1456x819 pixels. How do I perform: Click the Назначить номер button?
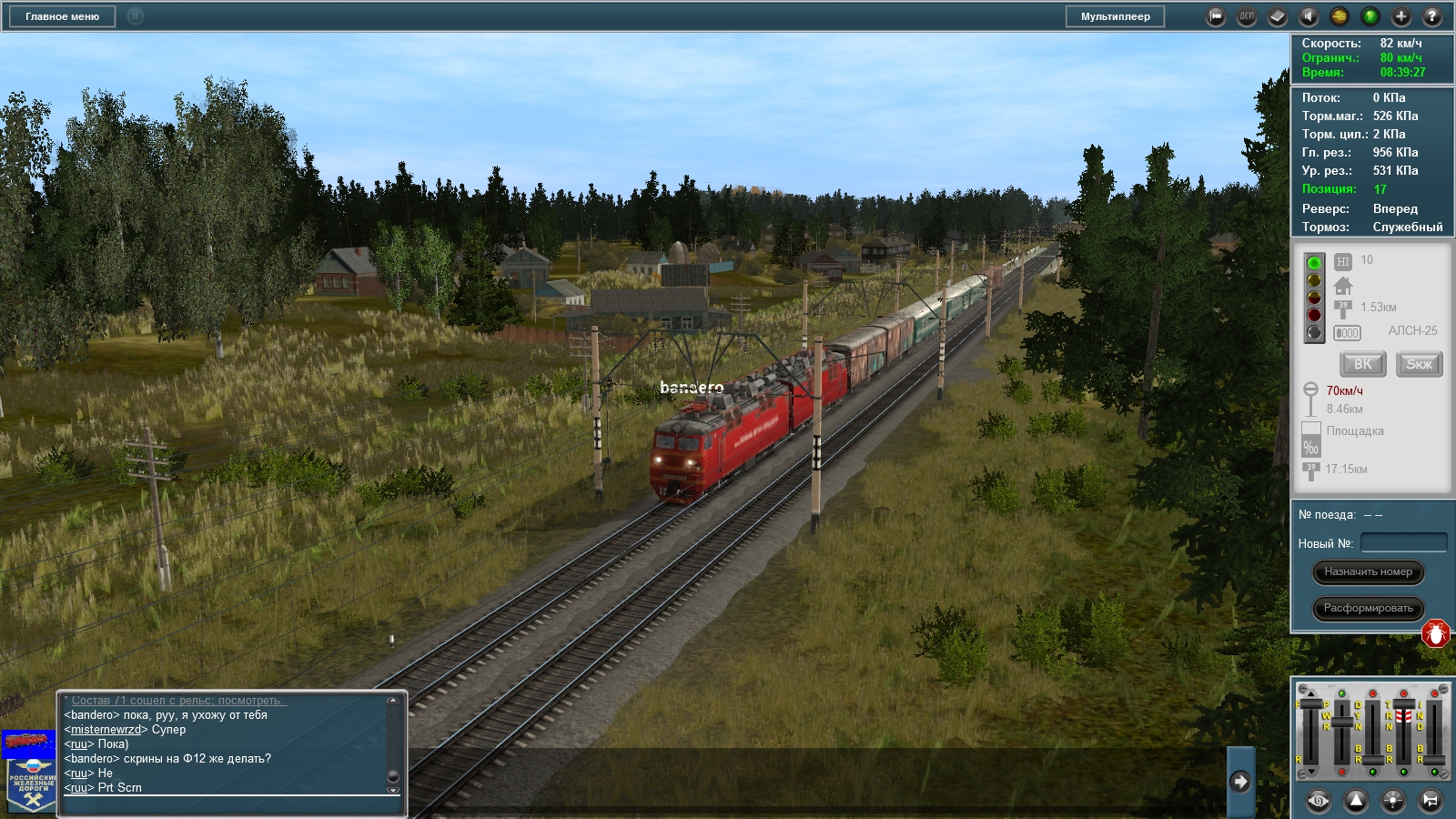click(1368, 572)
